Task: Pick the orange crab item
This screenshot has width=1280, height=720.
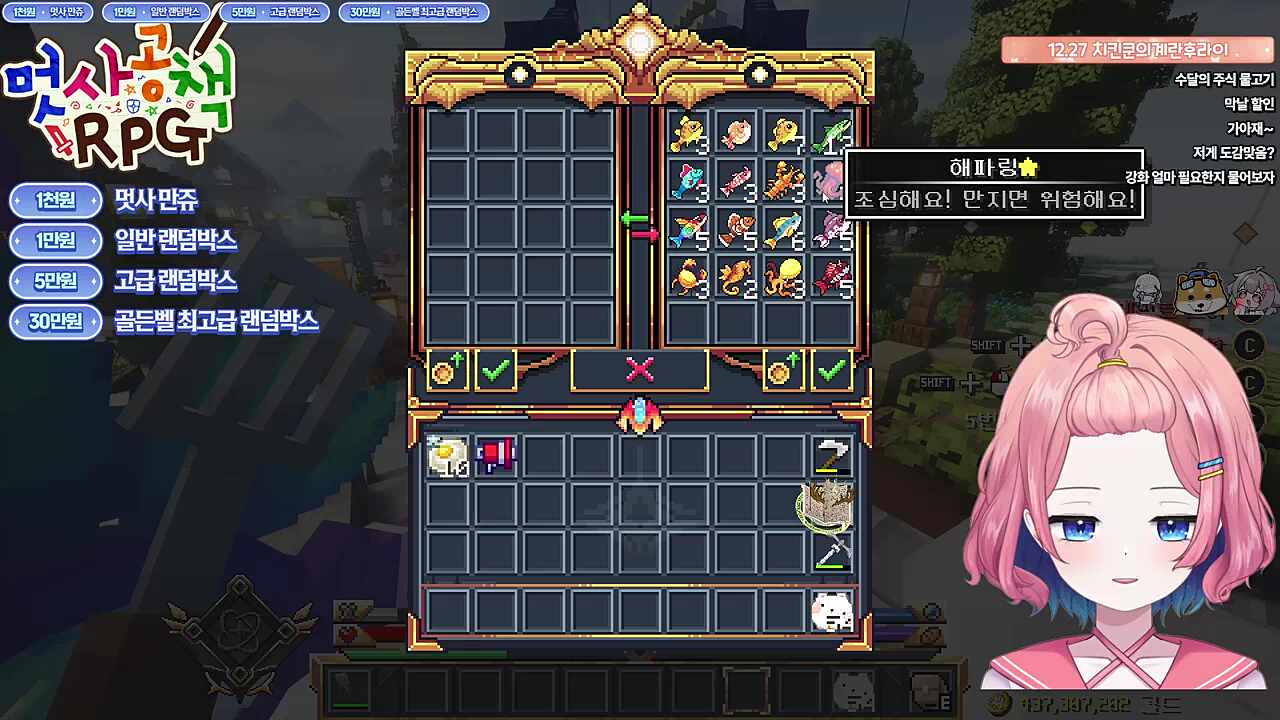Action: click(x=689, y=276)
